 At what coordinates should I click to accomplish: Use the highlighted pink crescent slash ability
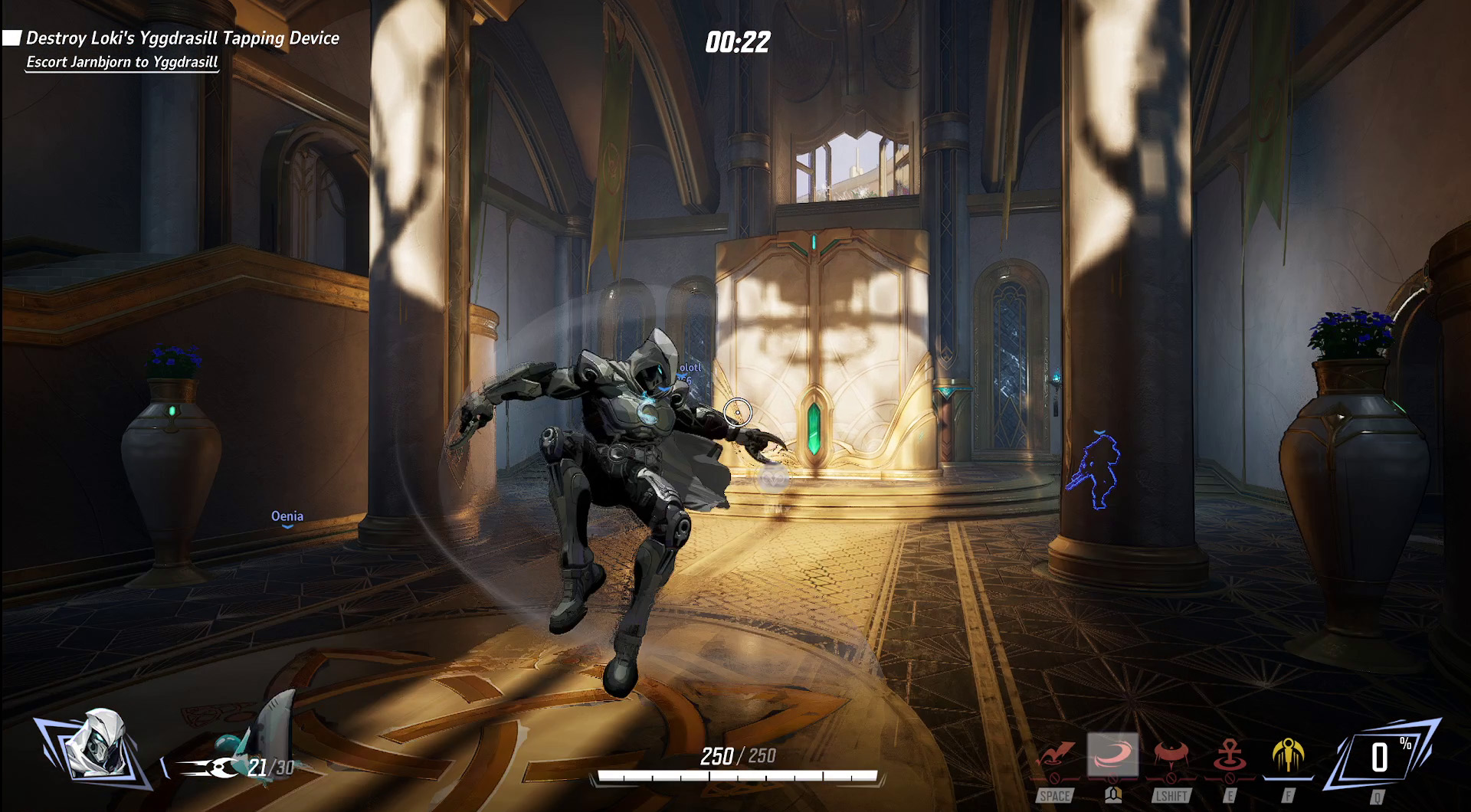pos(1112,755)
